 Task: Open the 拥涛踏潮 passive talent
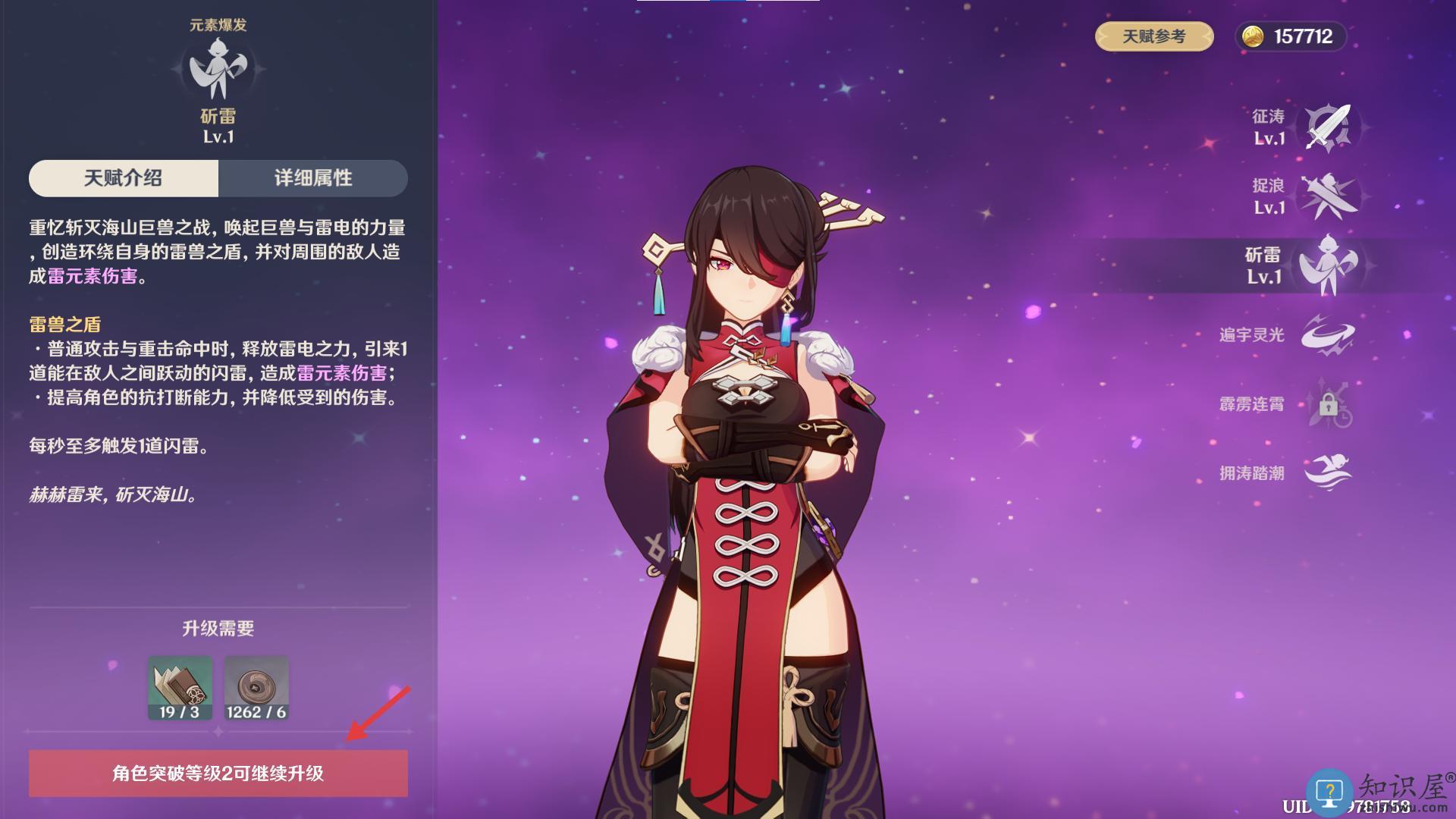click(1329, 472)
